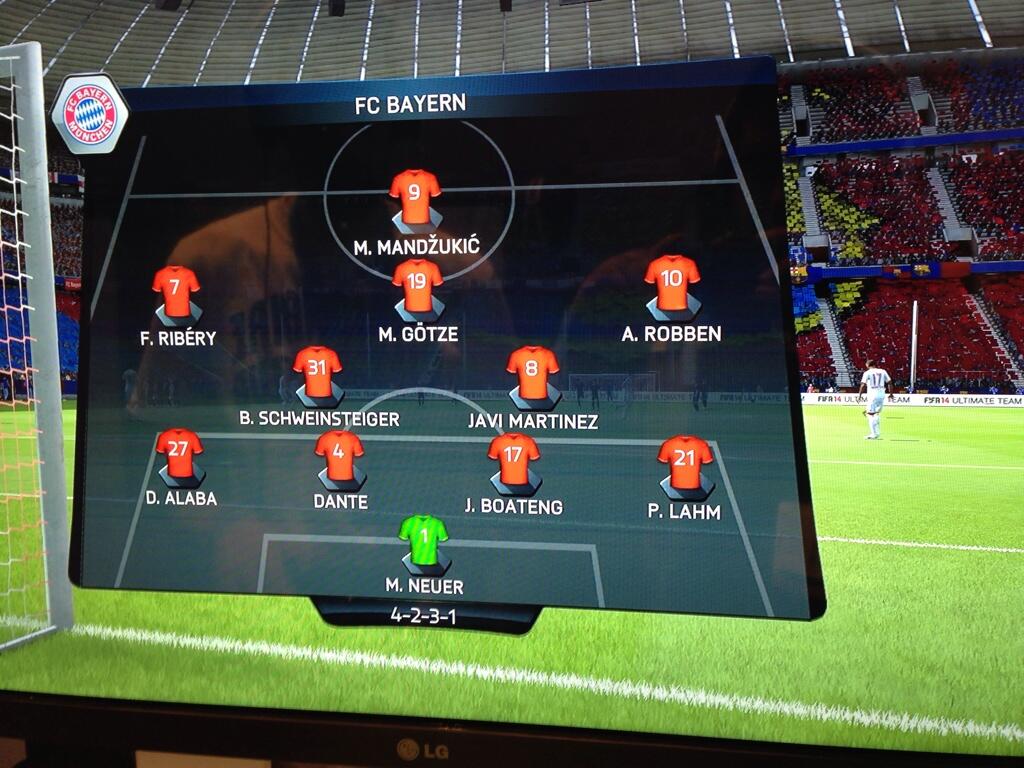Select M. Mandžukić's number 9 shirt
The width and height of the screenshot is (1024, 768).
(415, 195)
